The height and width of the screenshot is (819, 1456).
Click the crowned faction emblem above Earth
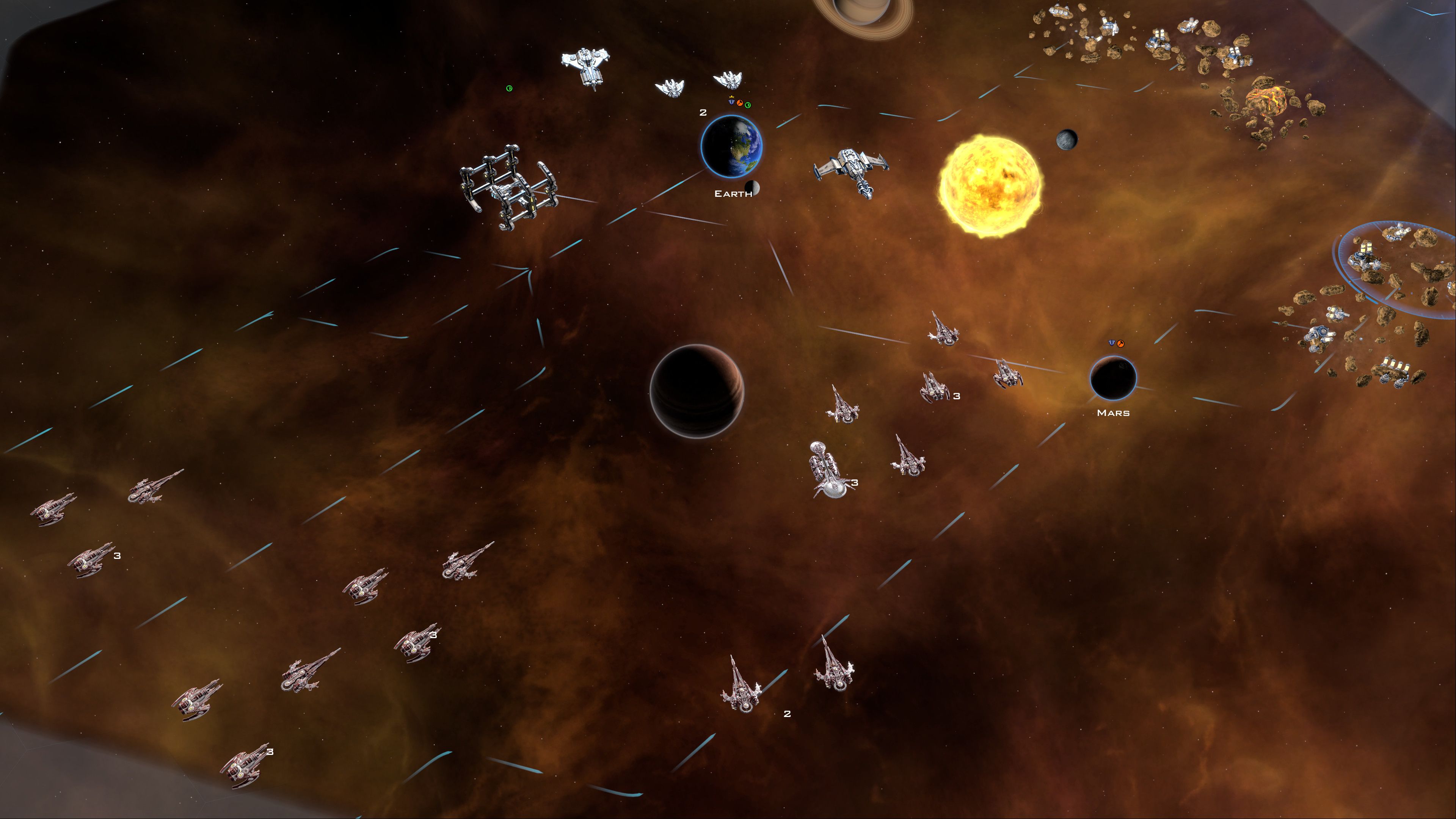(732, 102)
